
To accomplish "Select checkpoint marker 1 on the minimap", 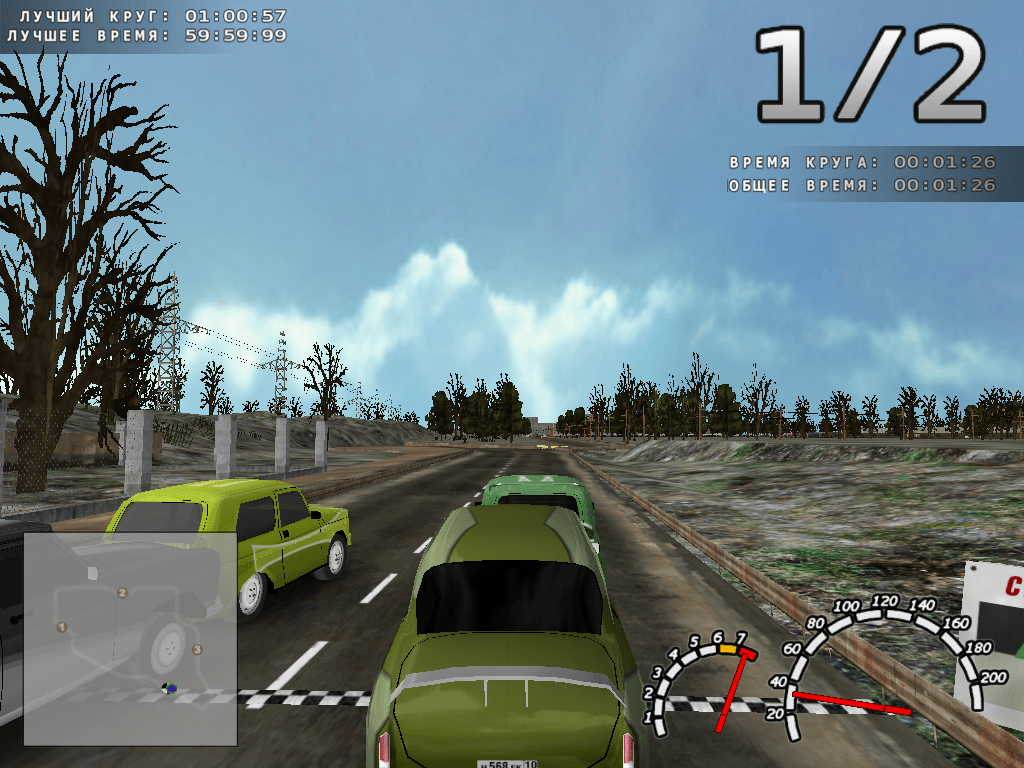I will tap(62, 627).
